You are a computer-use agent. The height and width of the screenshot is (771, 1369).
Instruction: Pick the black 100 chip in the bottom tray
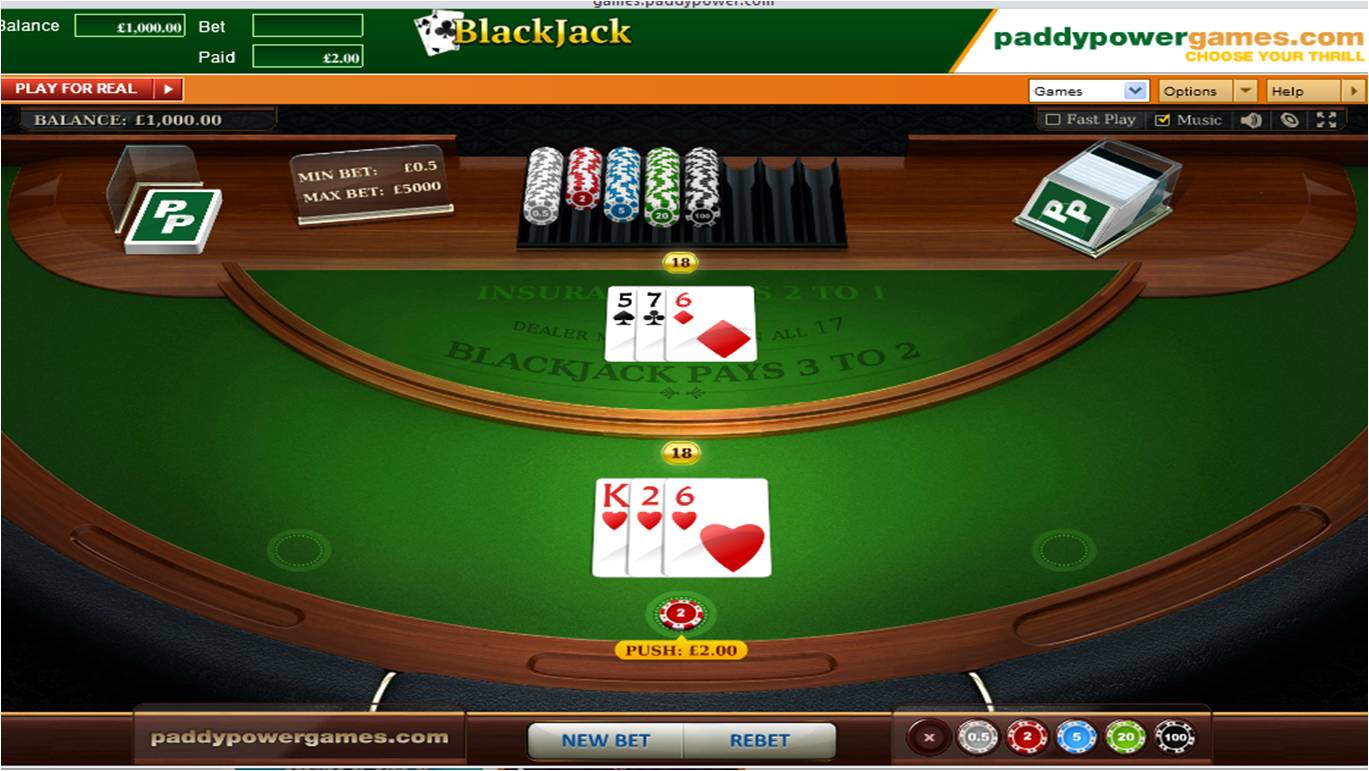coord(1174,738)
